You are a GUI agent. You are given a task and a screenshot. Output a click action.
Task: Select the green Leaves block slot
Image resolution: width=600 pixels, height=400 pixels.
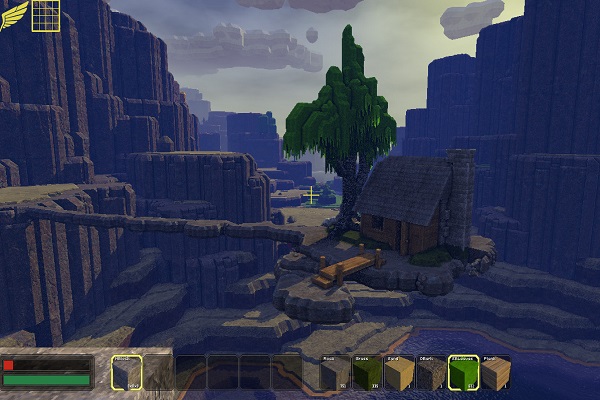pyautogui.click(x=462, y=373)
